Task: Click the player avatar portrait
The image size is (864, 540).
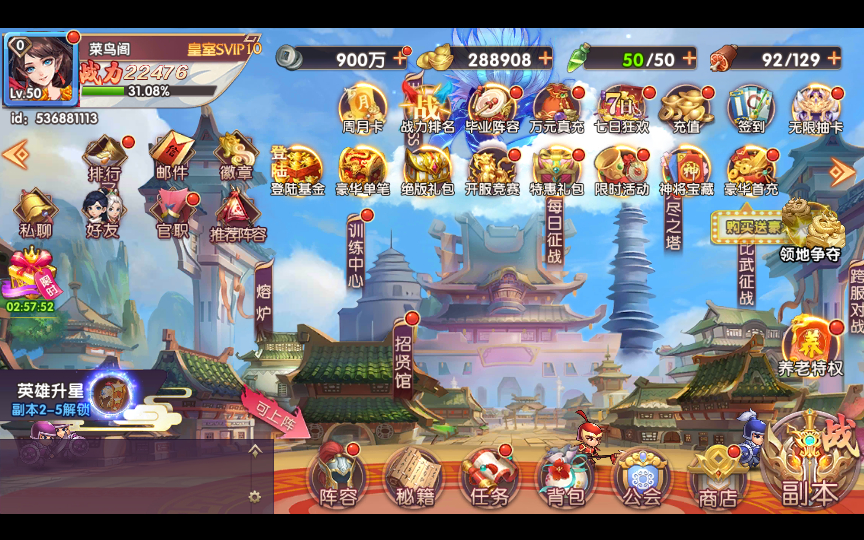Action: [41, 68]
